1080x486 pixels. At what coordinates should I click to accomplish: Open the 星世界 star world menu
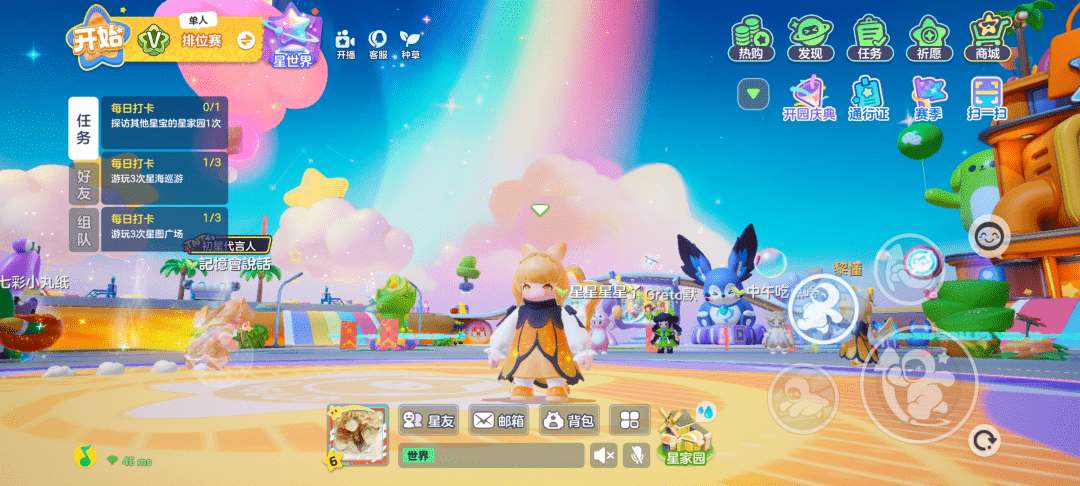coord(293,40)
